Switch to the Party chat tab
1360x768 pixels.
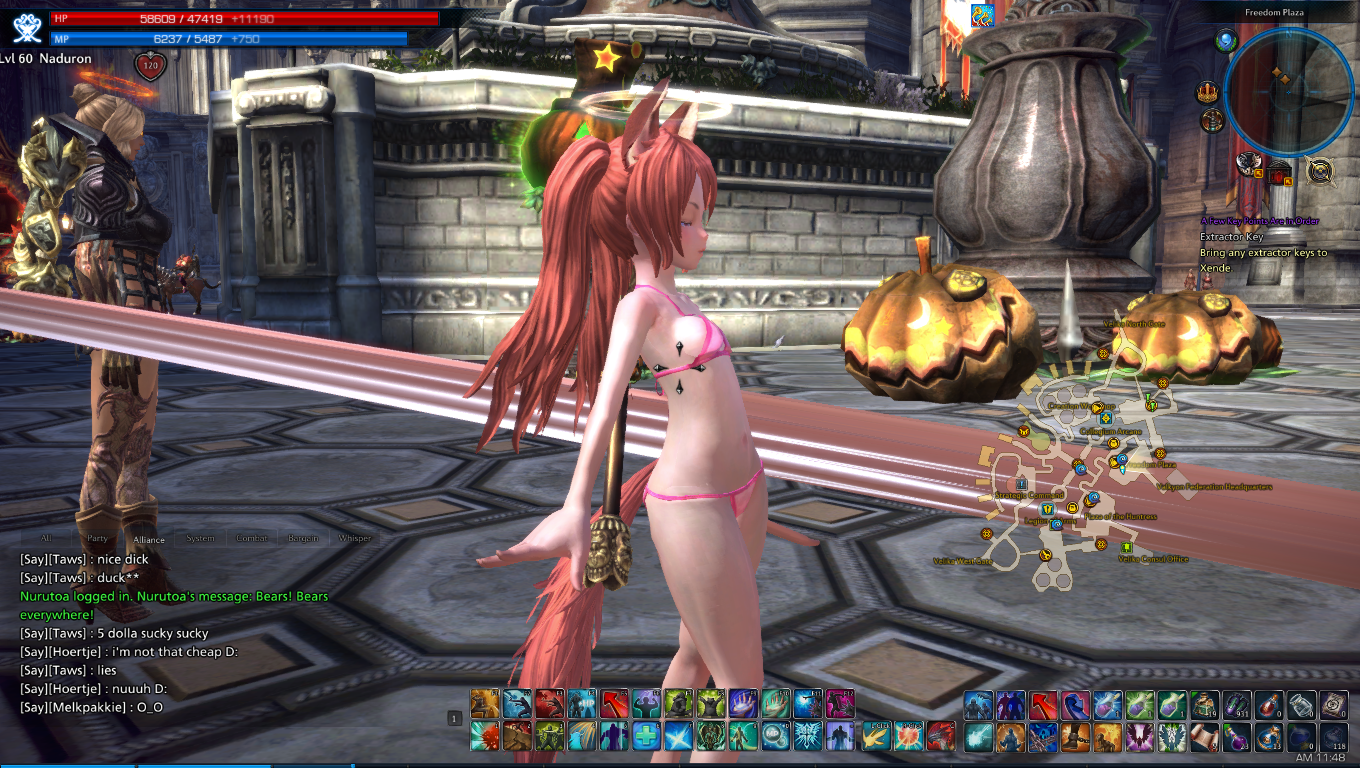coord(98,539)
